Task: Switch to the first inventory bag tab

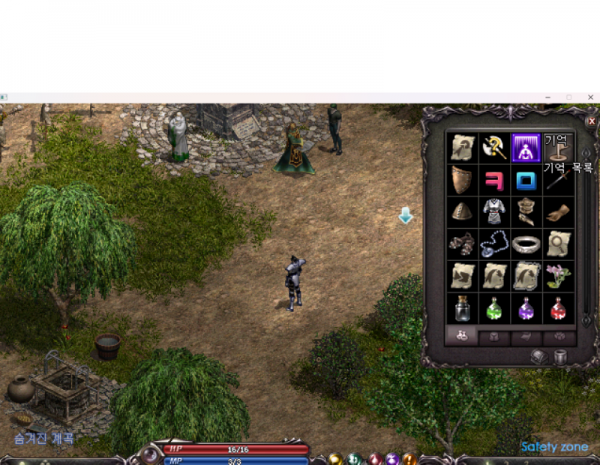Action: pos(462,337)
